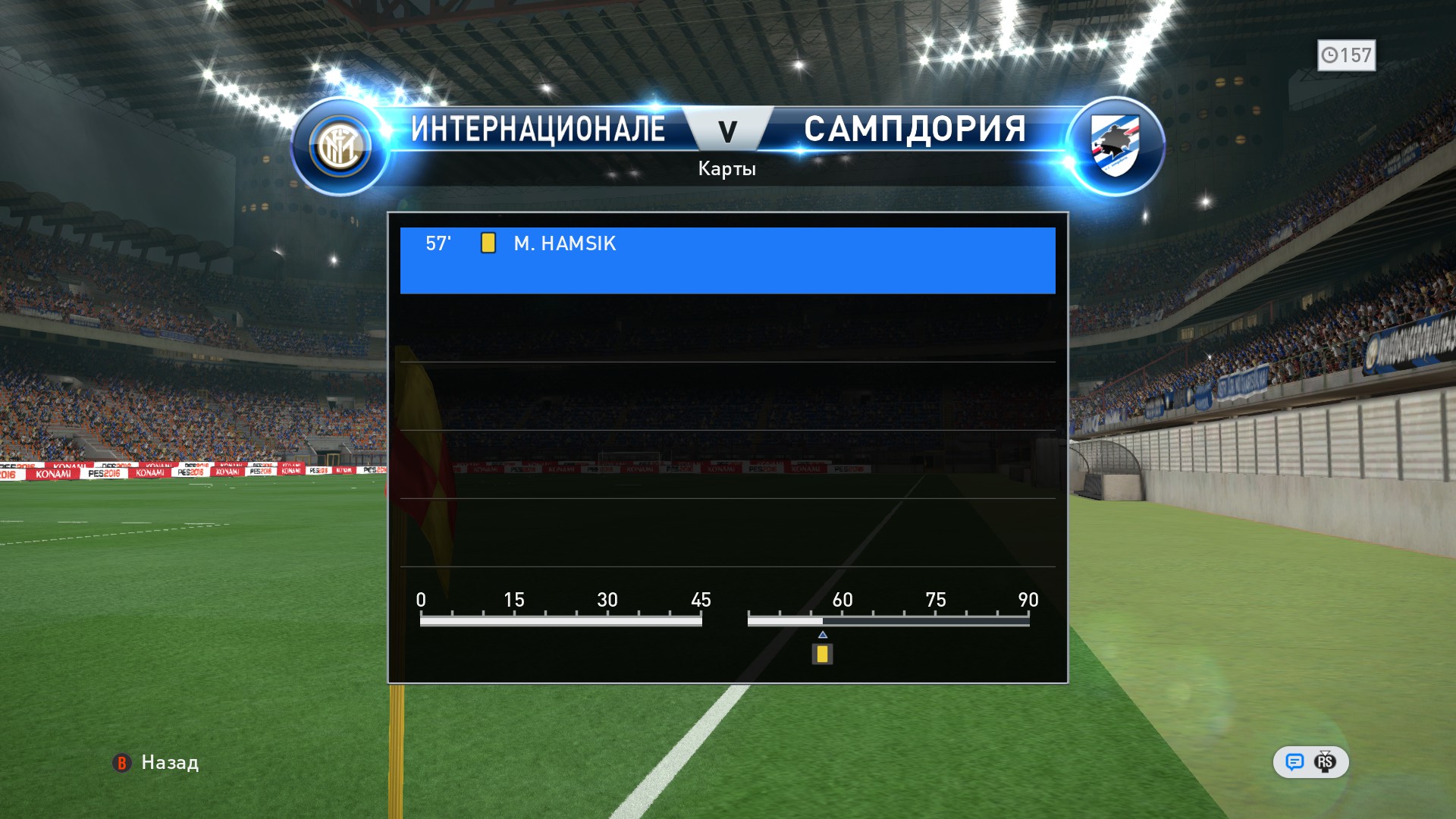Click the second-half match timeline bar
Screen dimensions: 1456x819
tap(888, 621)
